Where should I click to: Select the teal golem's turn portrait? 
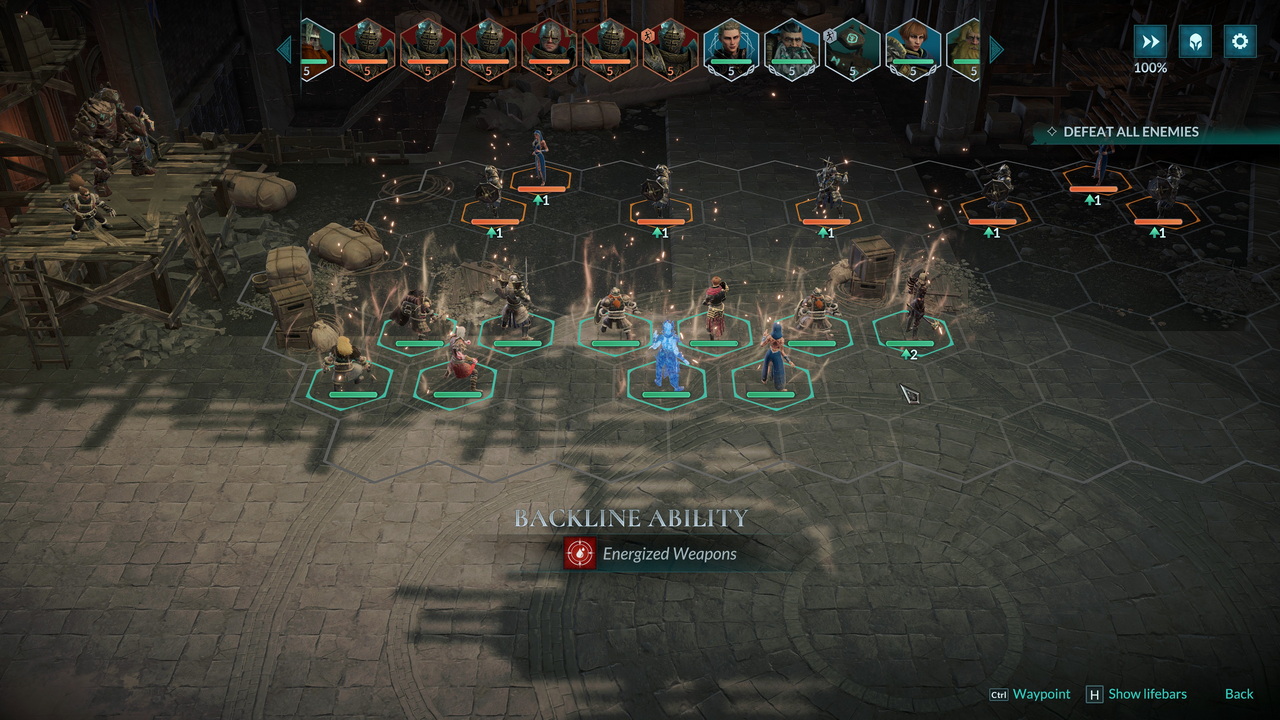tap(853, 48)
